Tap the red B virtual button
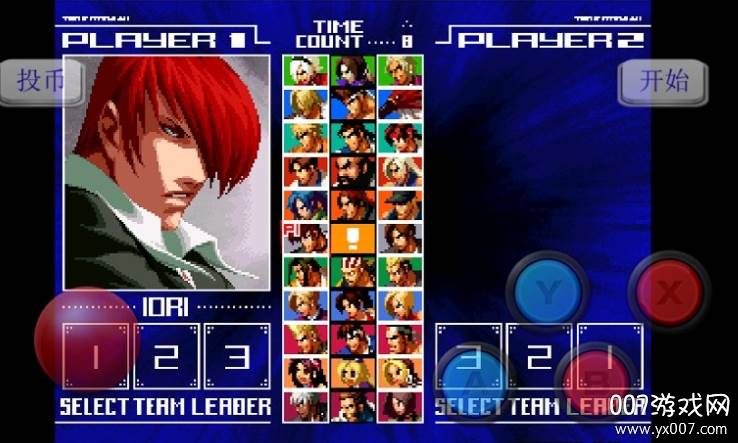The width and height of the screenshot is (738, 443). point(595,380)
